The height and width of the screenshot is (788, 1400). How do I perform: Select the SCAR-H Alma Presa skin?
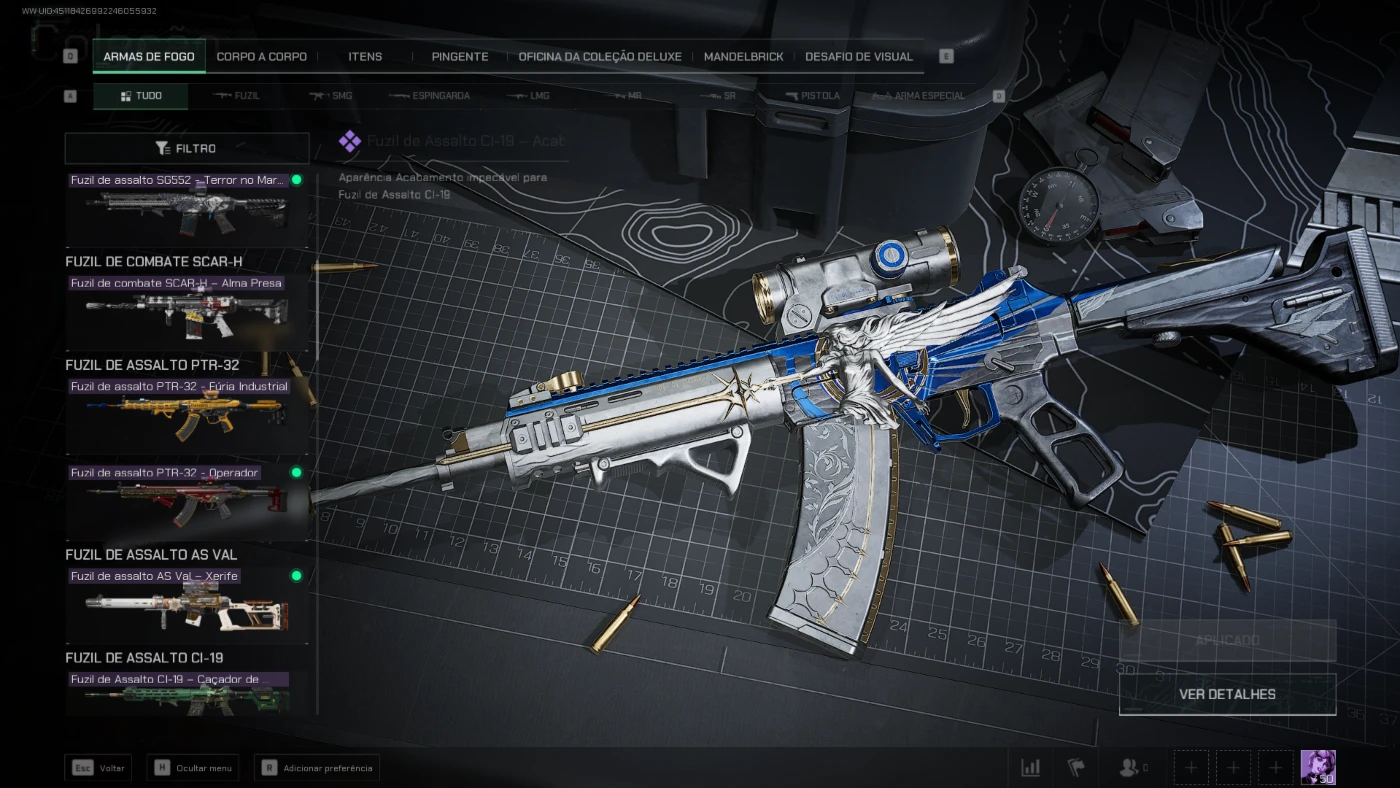(x=187, y=308)
